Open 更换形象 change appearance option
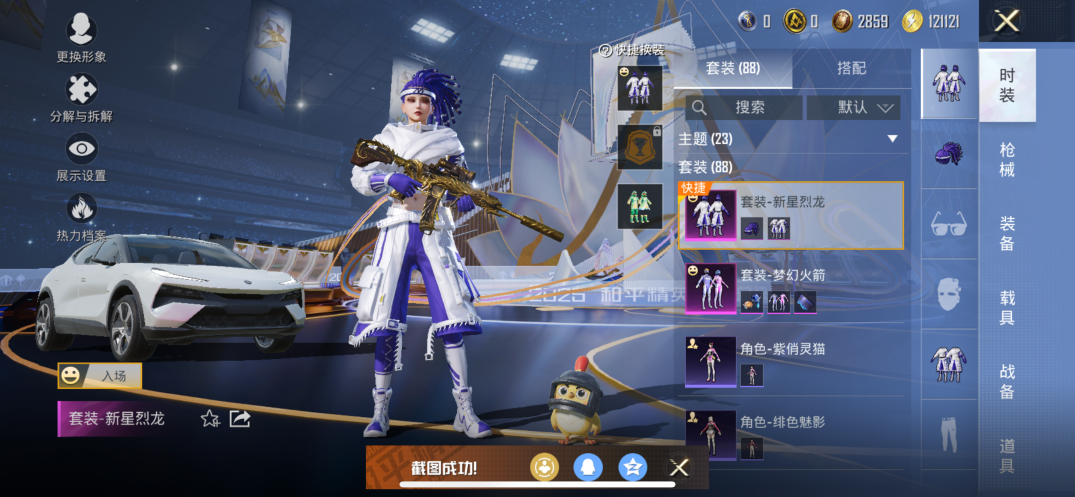The image size is (1075, 497). [81, 38]
